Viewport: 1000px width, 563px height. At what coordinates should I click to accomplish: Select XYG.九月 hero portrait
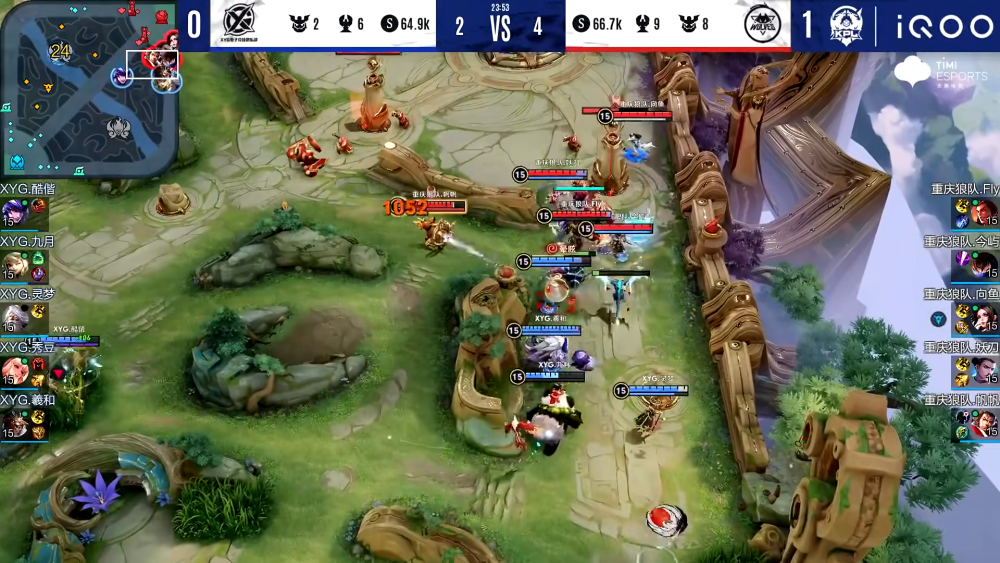pos(13,265)
